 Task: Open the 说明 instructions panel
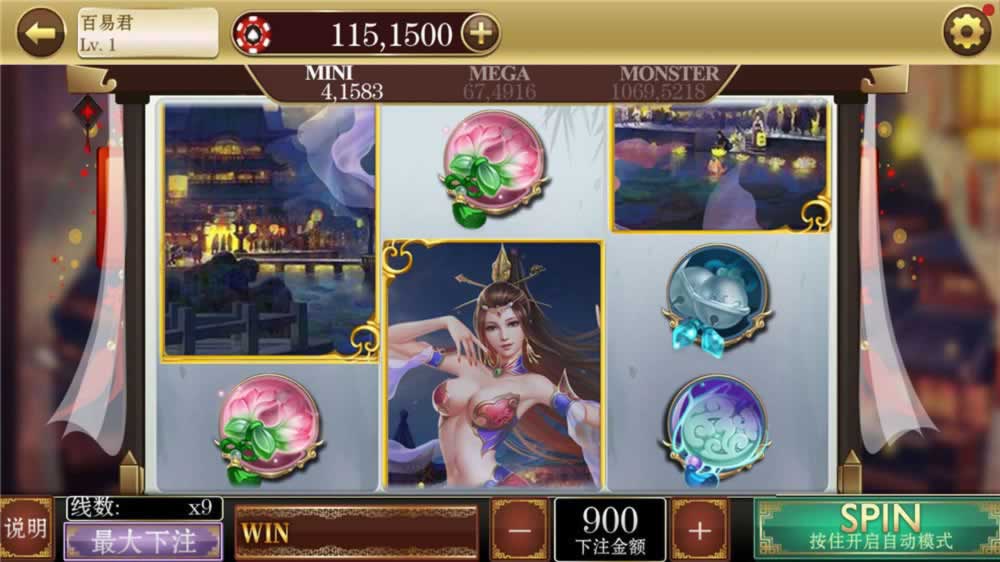pos(26,529)
